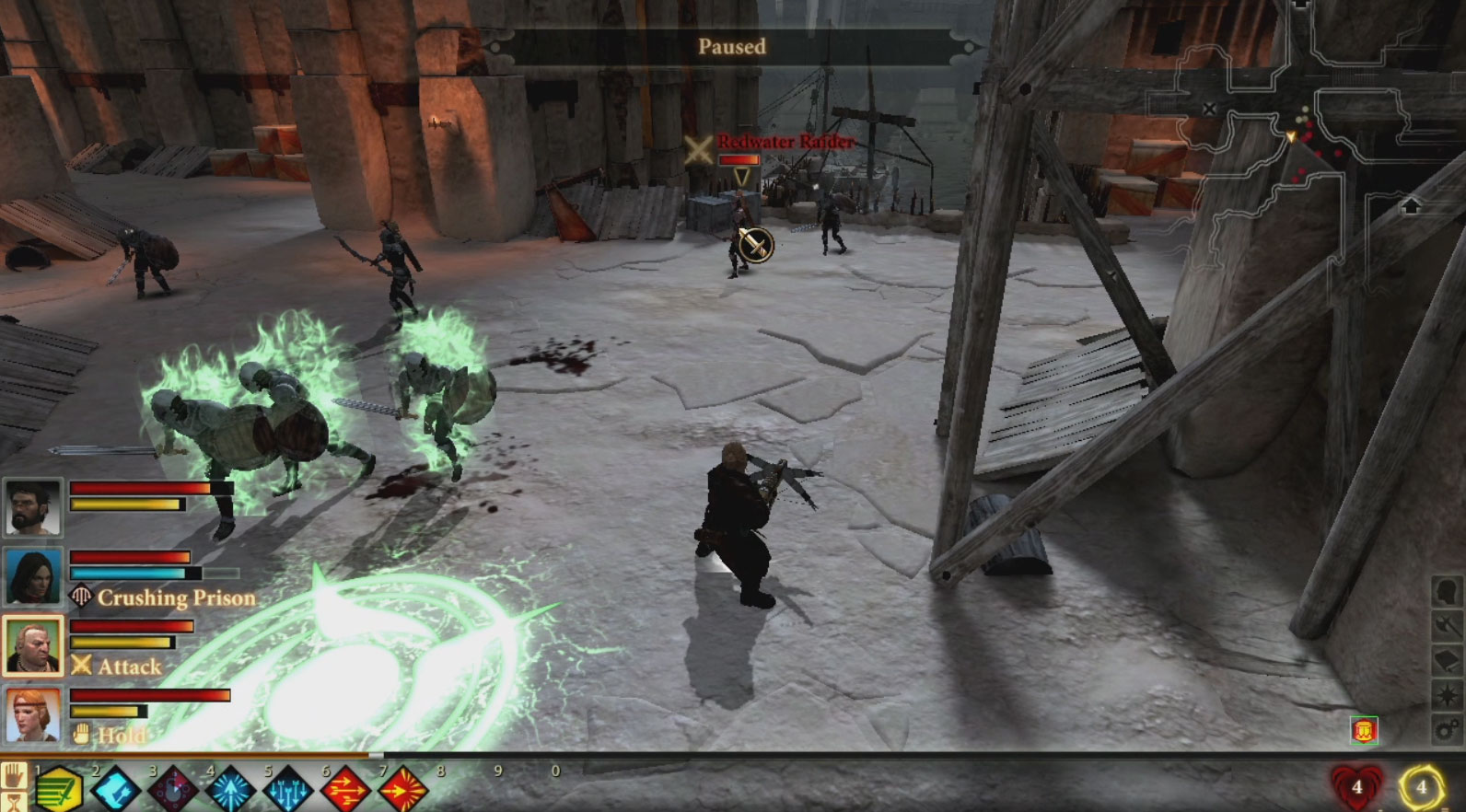1466x812 pixels.
Task: Activate the yellow hexagon sword ability in slot 1
Action: pyautogui.click(x=60, y=790)
